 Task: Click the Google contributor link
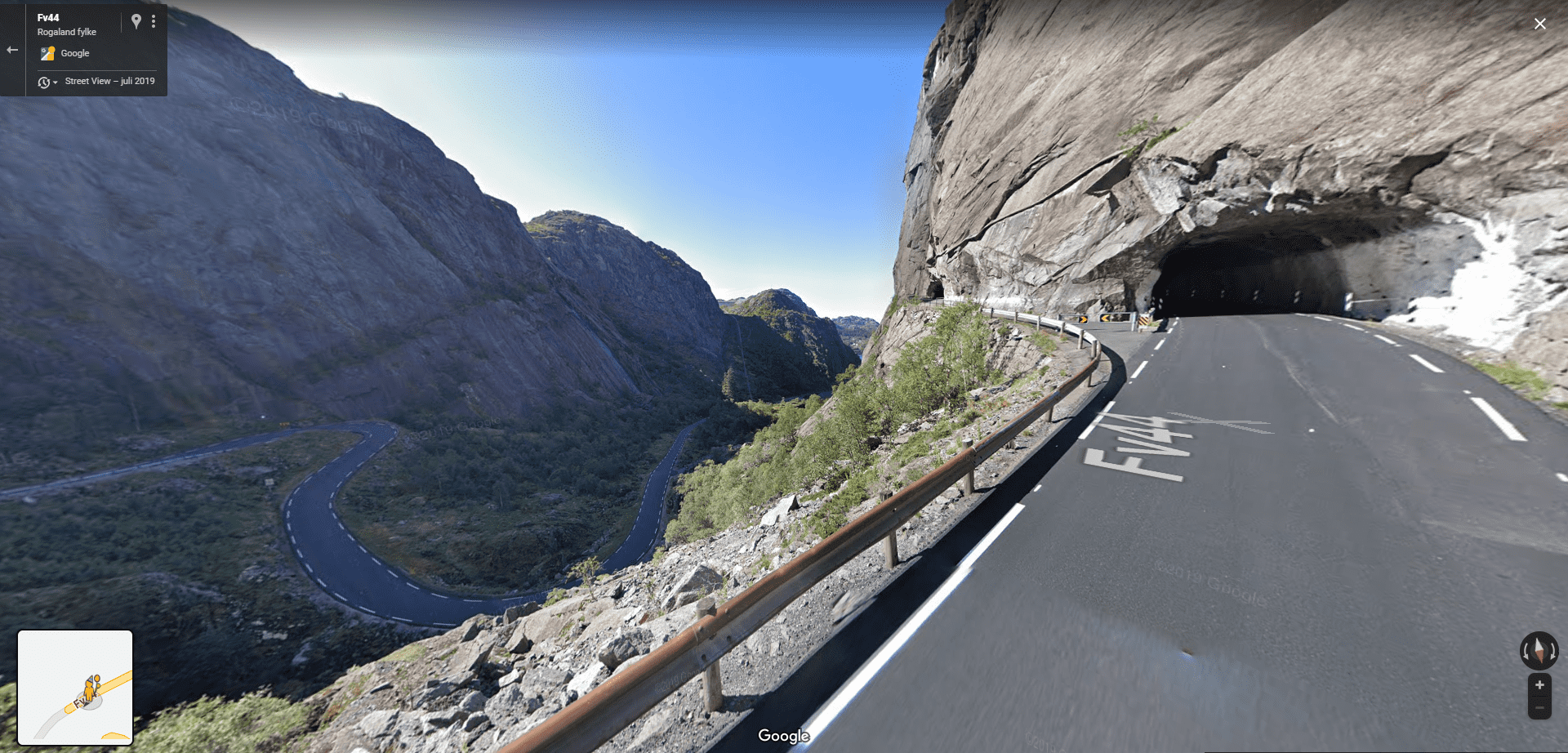click(x=74, y=53)
